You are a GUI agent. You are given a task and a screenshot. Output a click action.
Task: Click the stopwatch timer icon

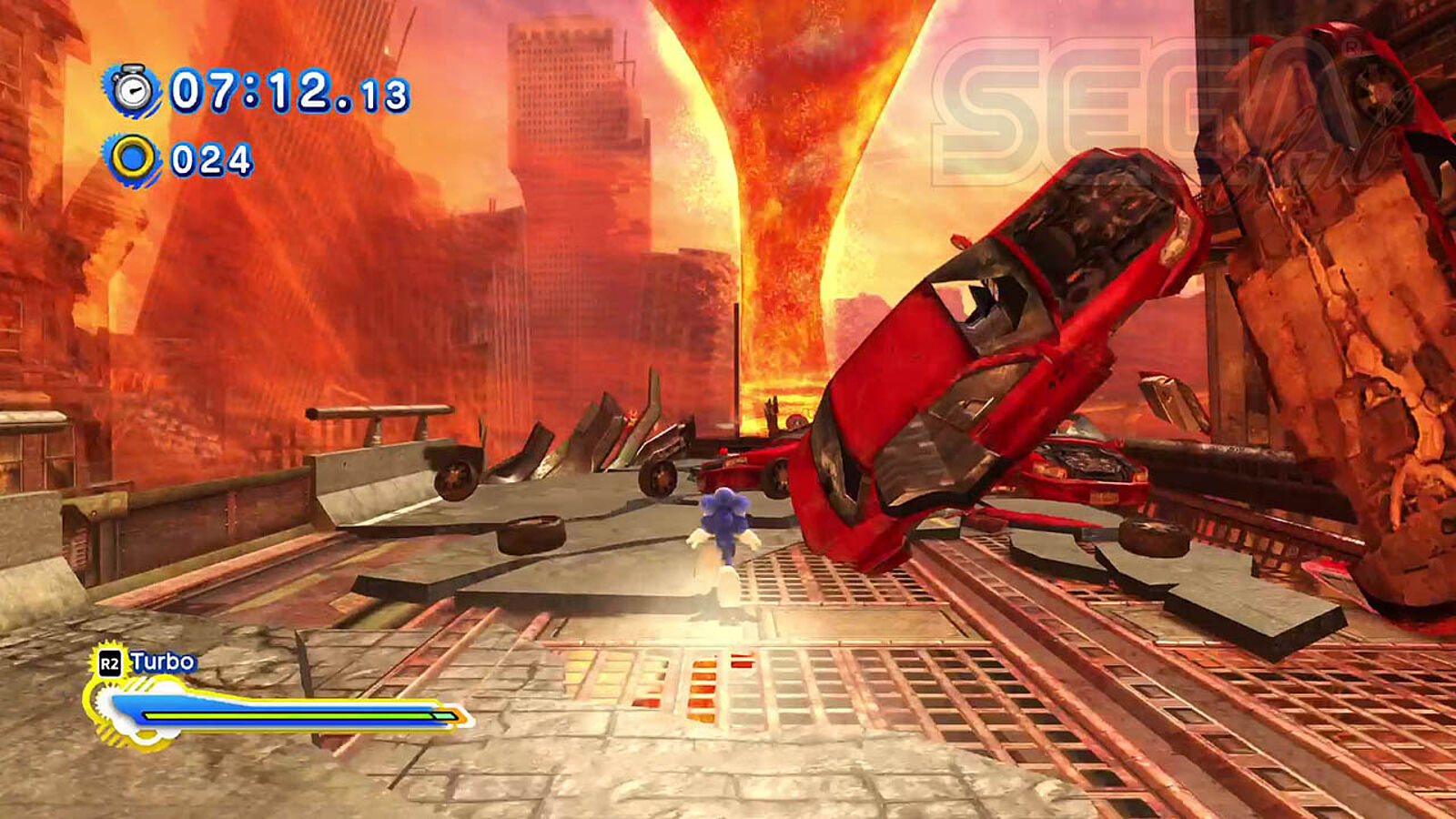coord(134,89)
